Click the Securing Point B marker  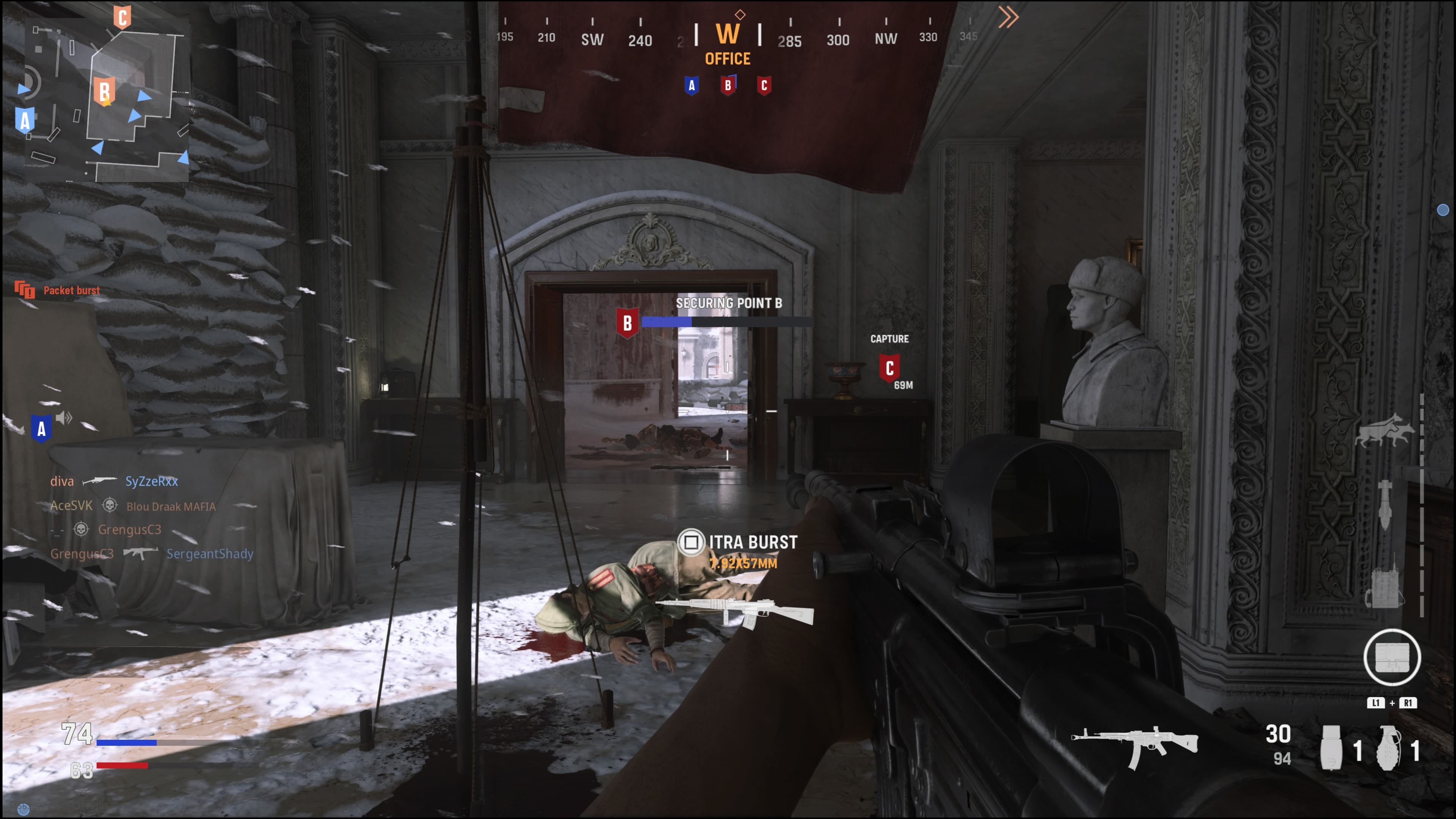(x=628, y=323)
